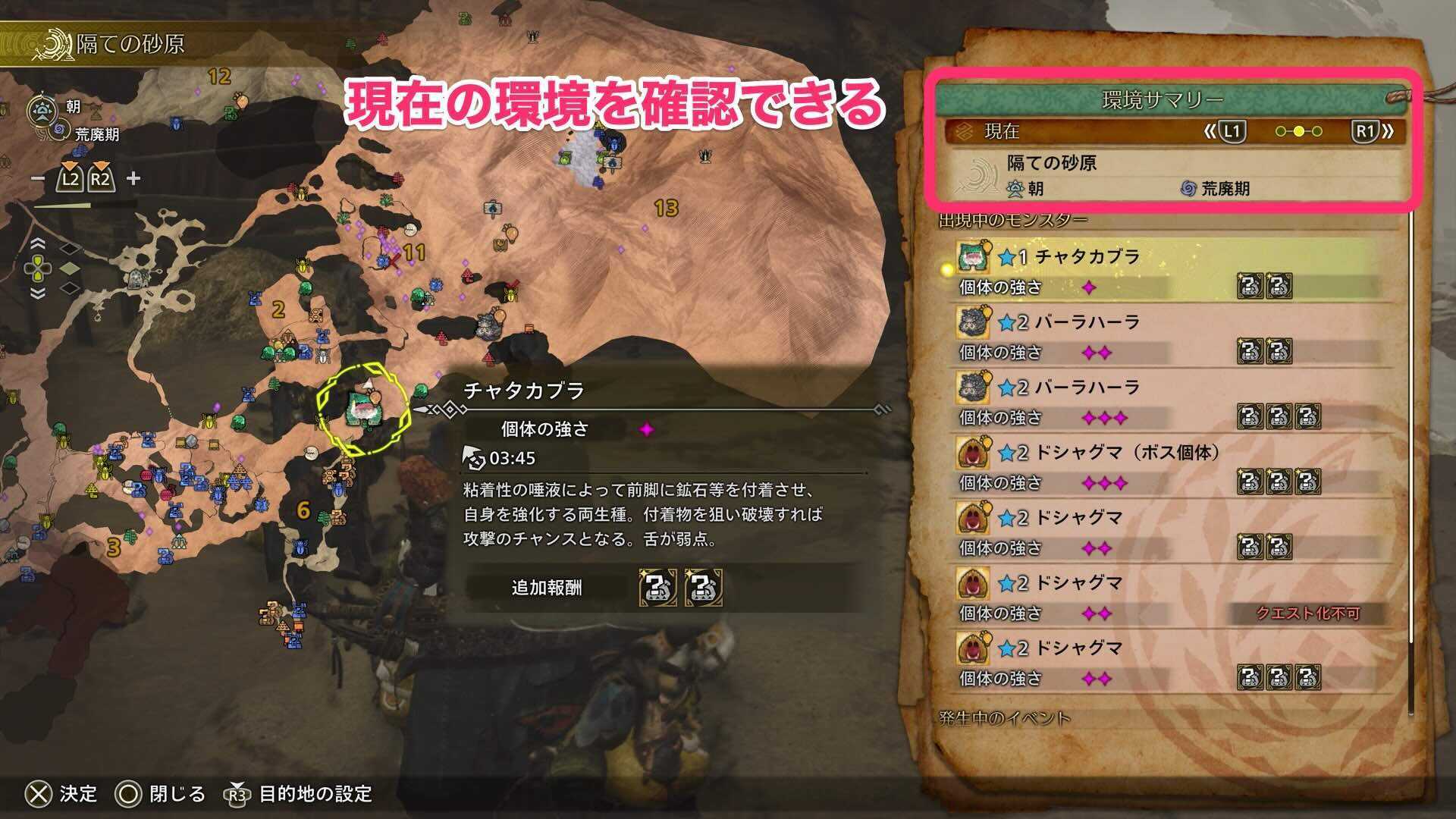
Task: Click the ドシャグマ（ボス個体）monster icon
Action: coord(974,452)
